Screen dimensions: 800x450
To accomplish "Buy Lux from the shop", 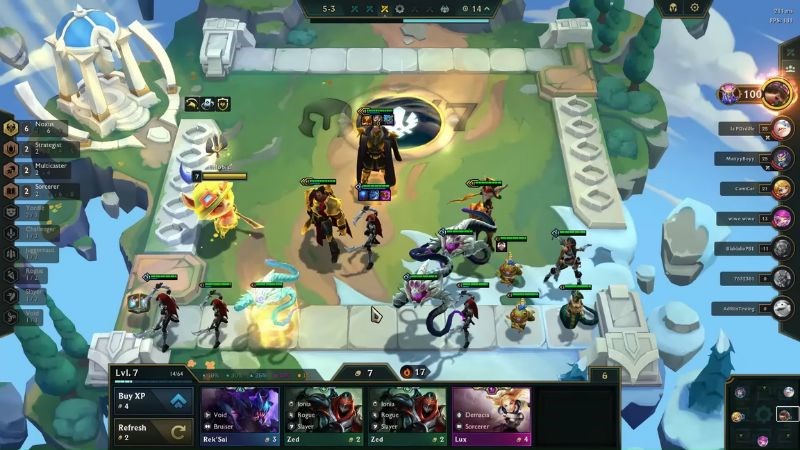I will [492, 413].
